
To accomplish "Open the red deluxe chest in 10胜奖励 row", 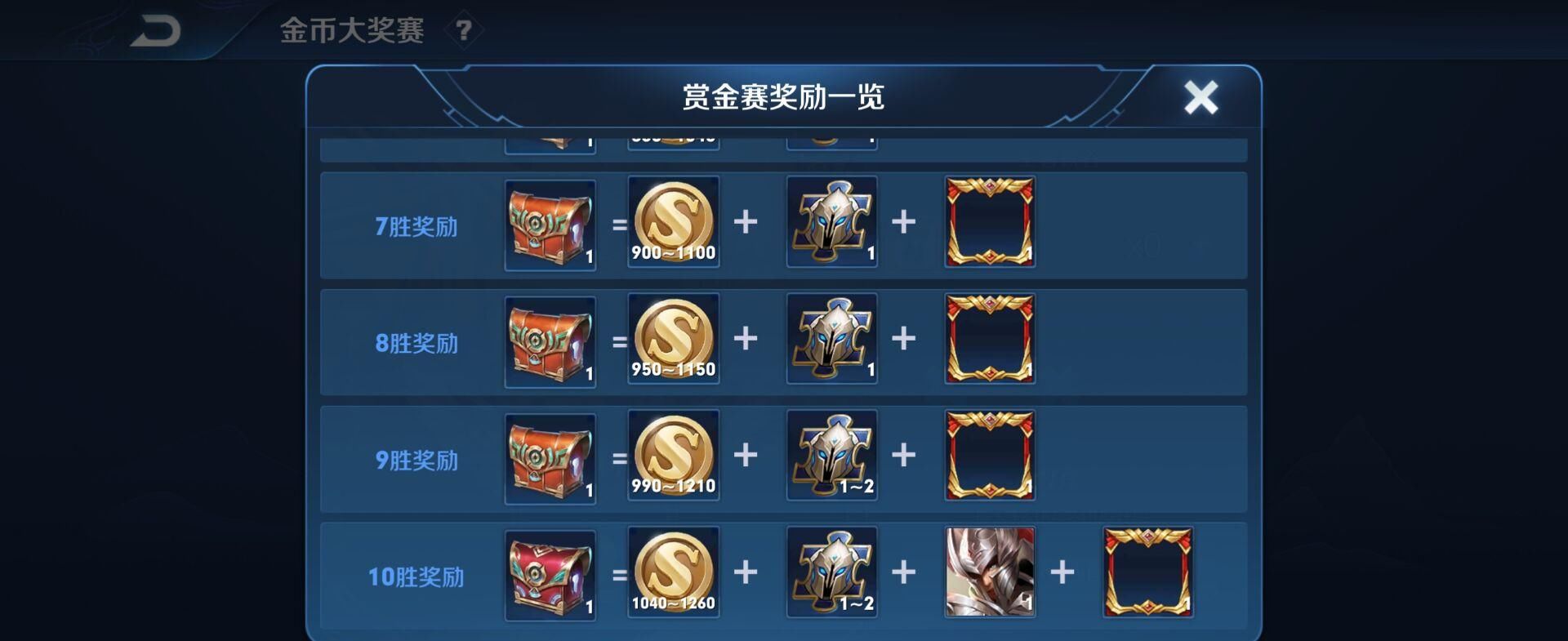I will (549, 573).
